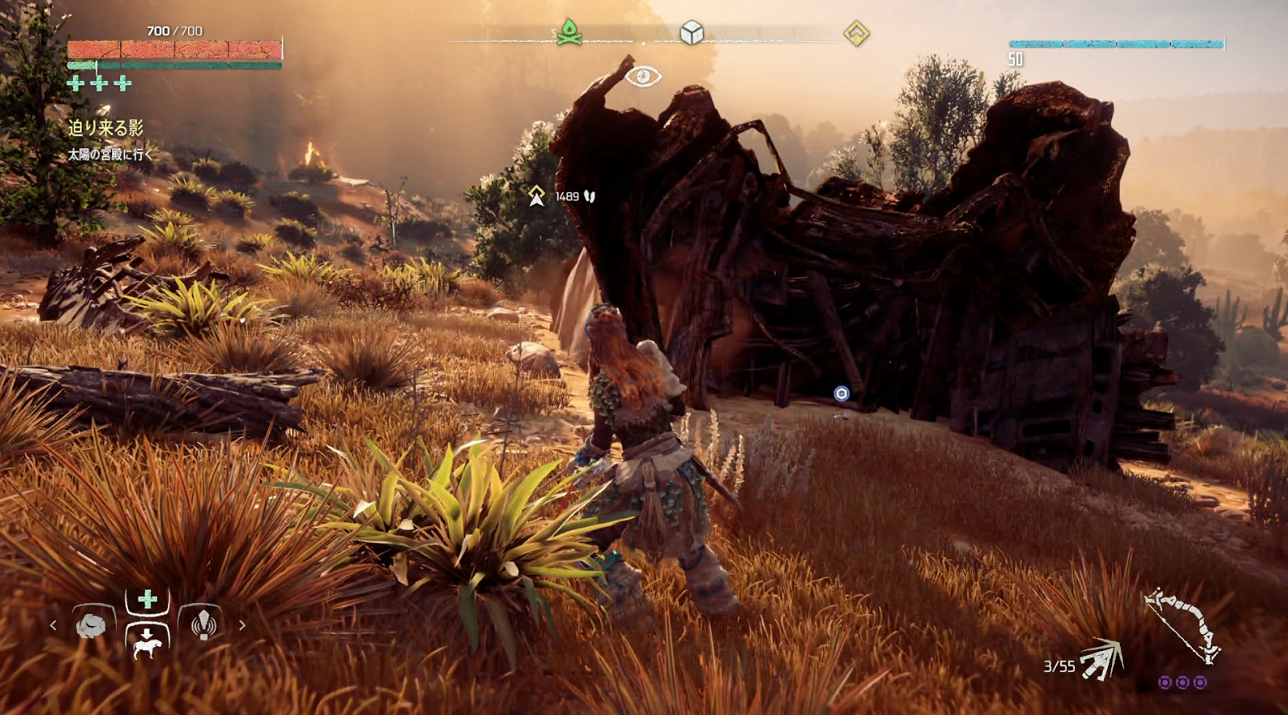This screenshot has height=715, width=1288.
Task: Select the rock throw tool slot
Action: (92, 626)
